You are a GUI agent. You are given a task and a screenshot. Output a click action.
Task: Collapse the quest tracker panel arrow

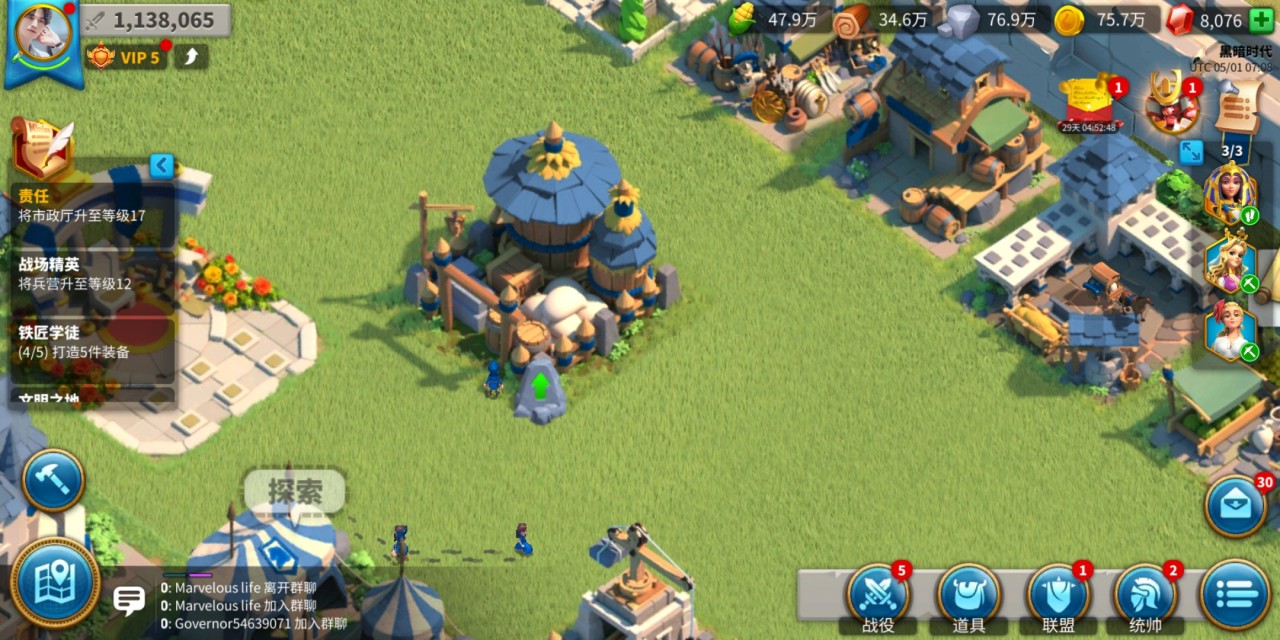(162, 165)
